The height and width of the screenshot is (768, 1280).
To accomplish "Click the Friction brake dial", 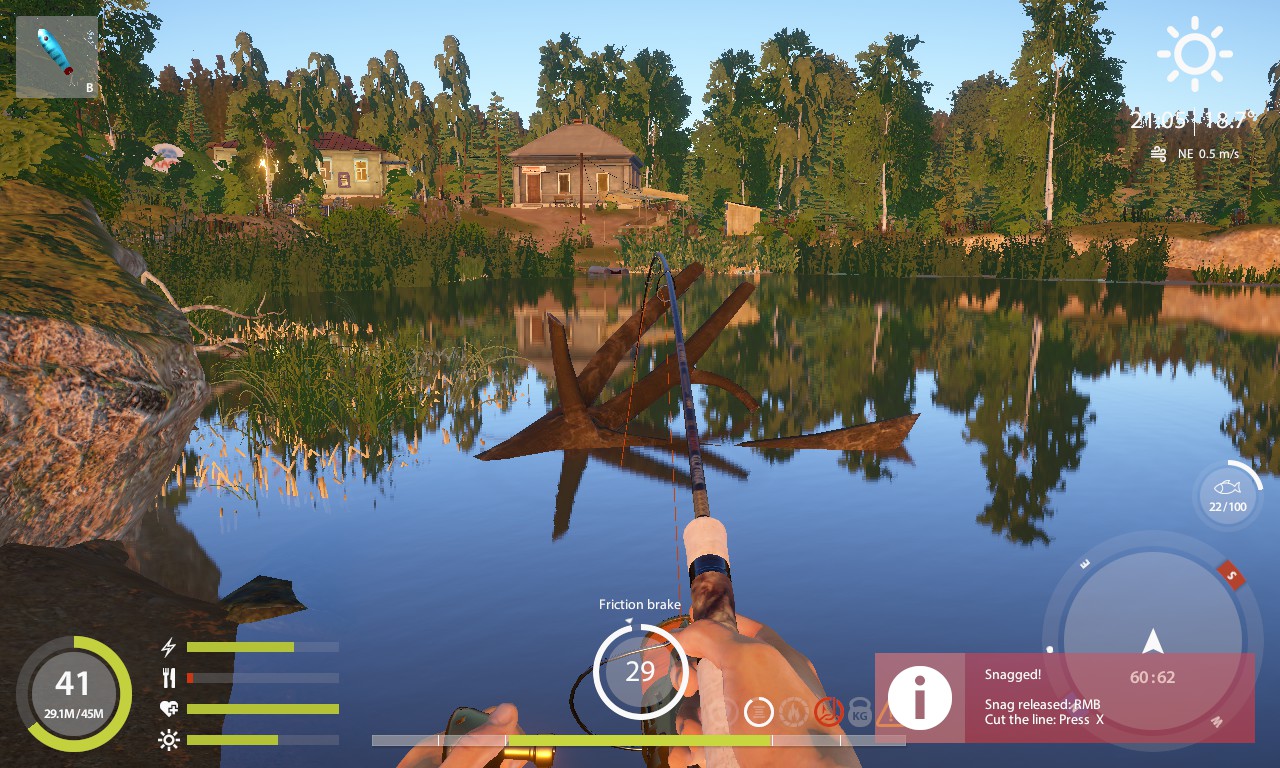I will (x=640, y=671).
